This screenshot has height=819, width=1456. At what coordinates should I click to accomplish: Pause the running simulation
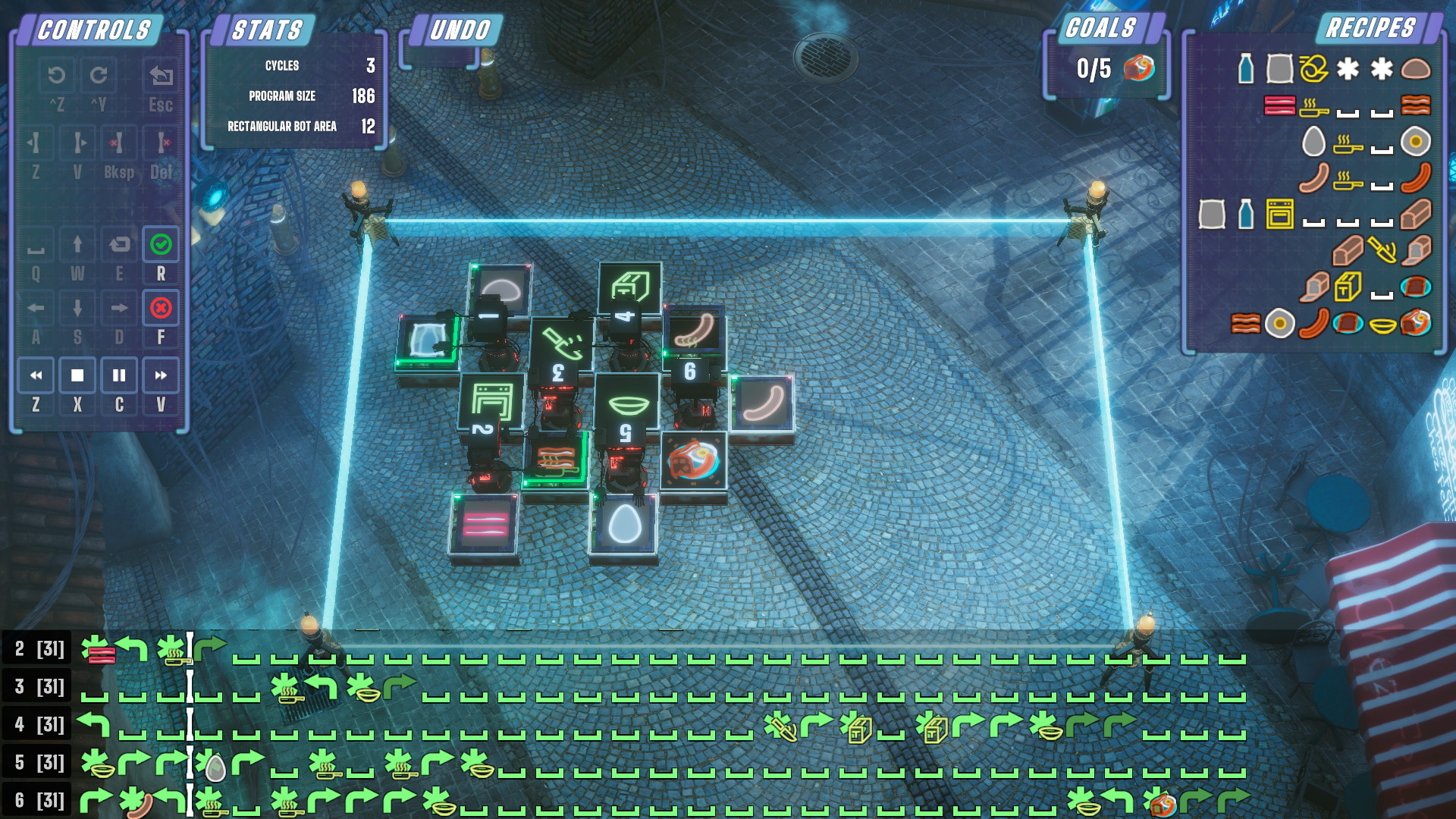coord(119,375)
